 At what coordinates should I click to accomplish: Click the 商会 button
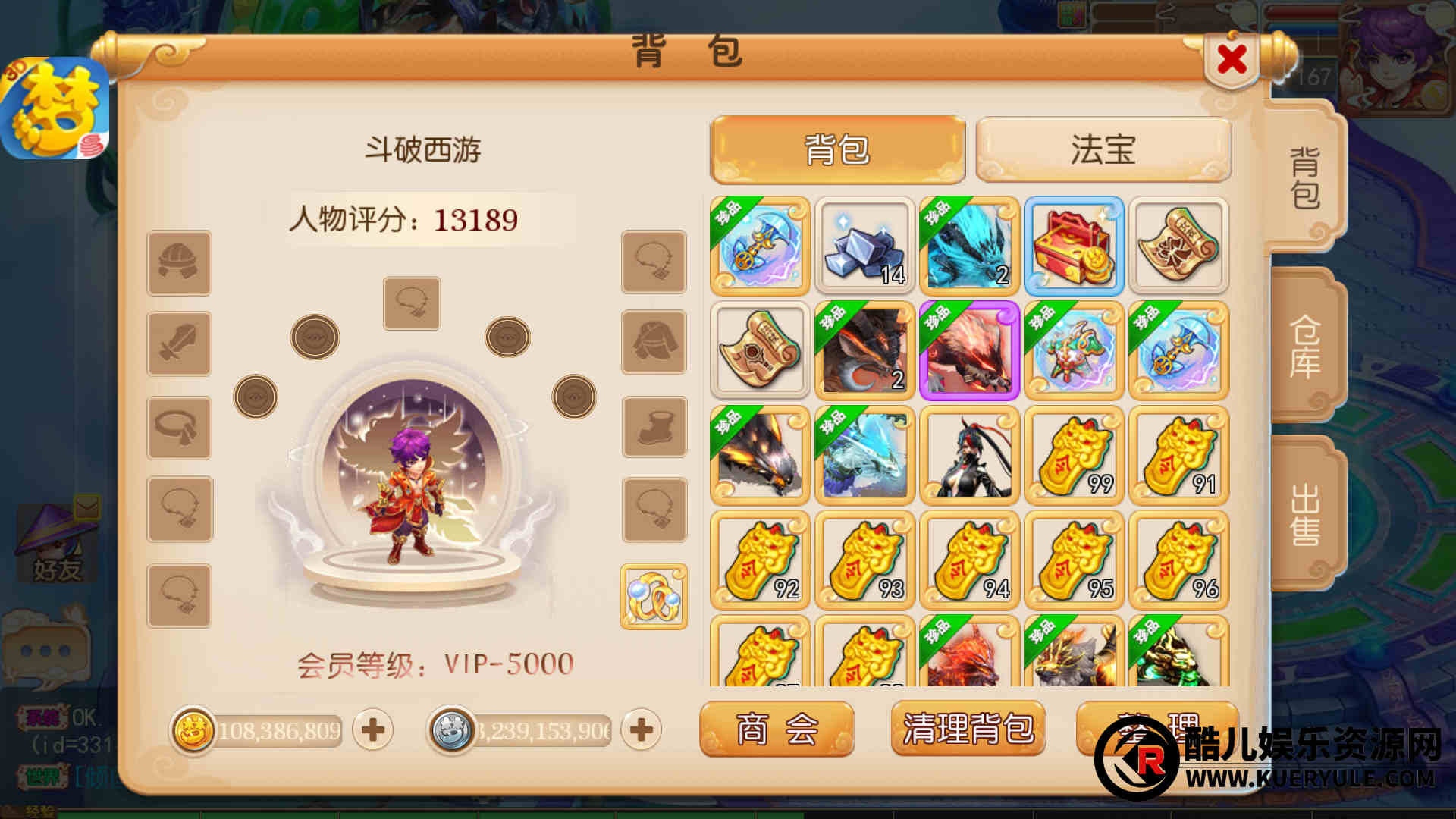coord(777,729)
